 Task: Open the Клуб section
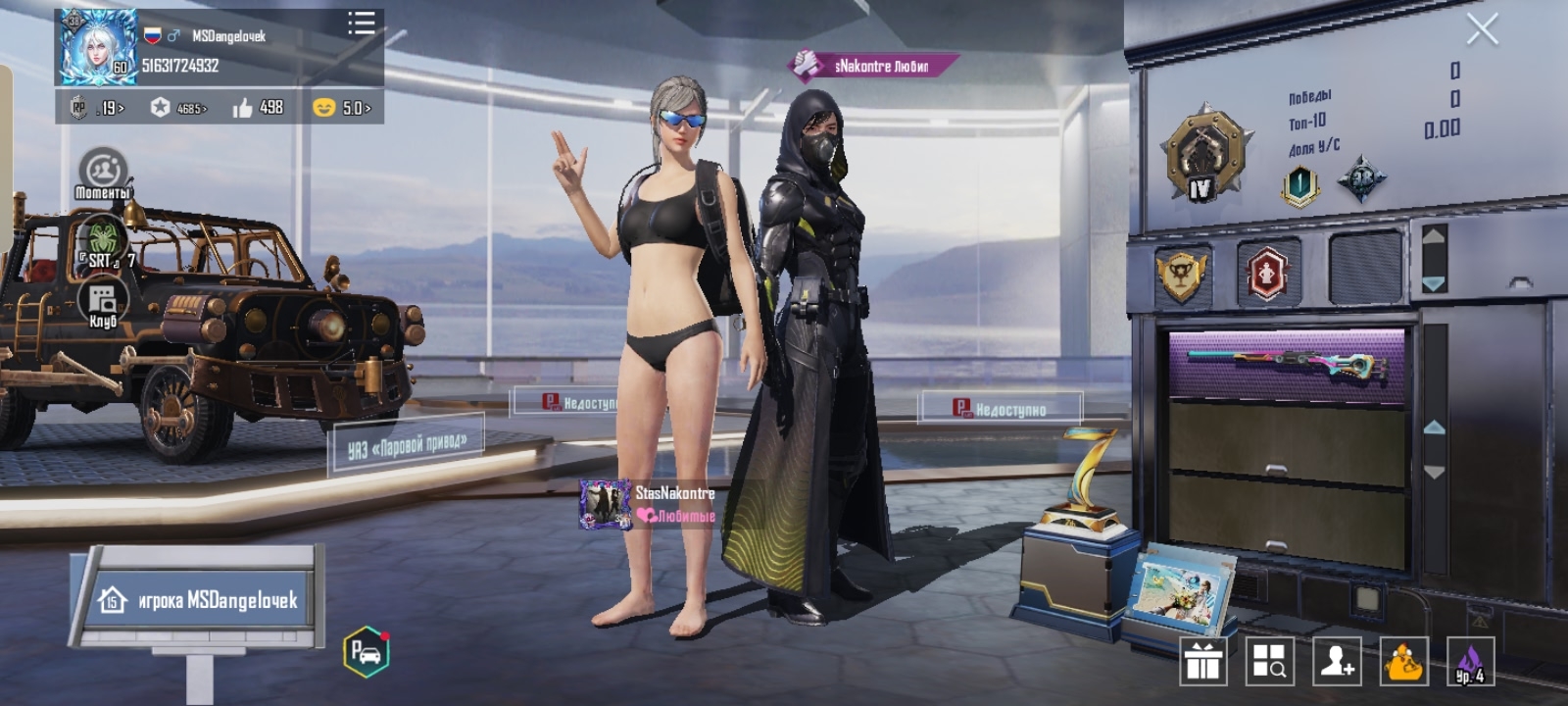[102, 303]
